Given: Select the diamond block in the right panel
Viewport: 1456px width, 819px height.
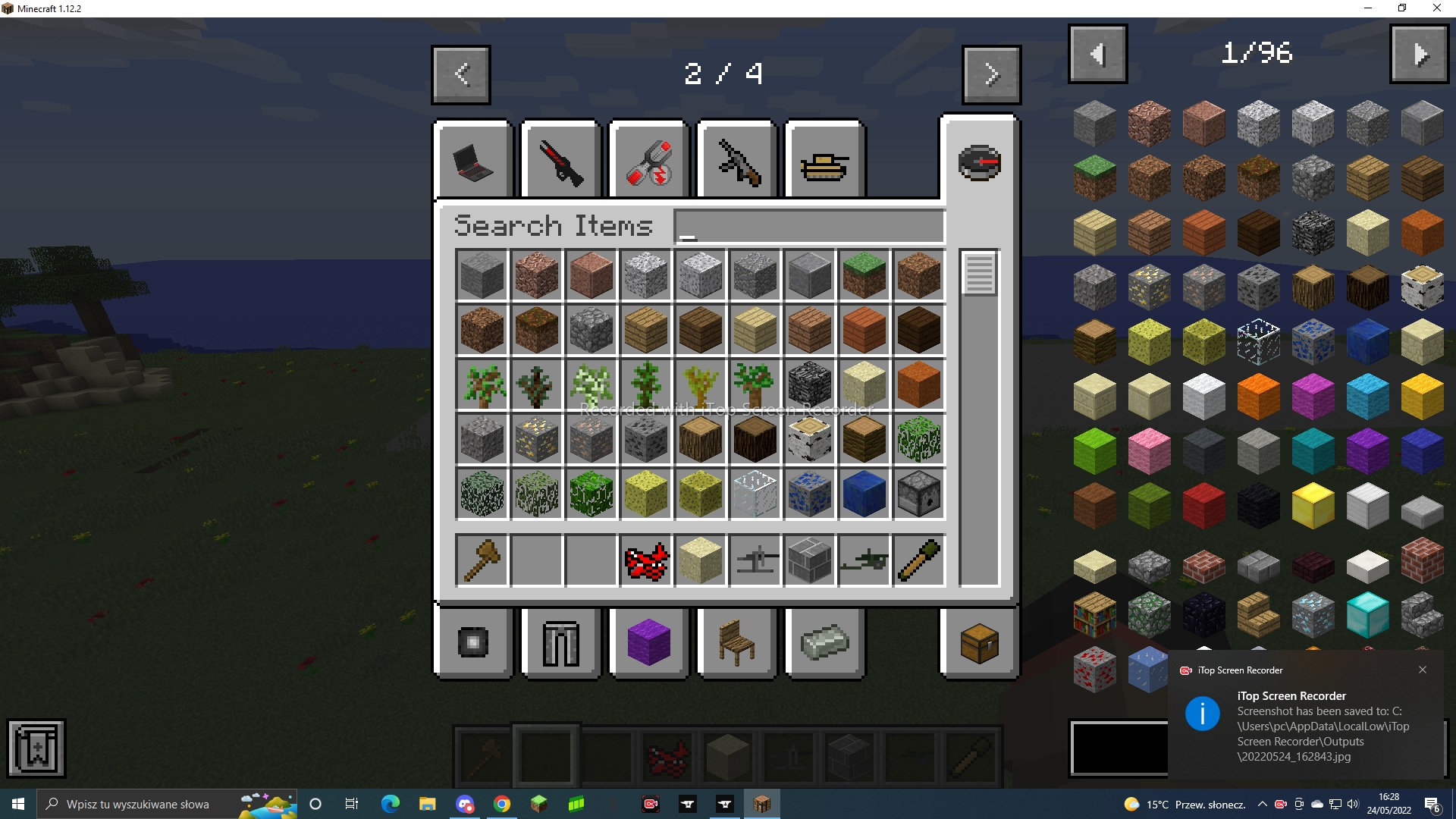Looking at the screenshot, I should point(1369,614).
